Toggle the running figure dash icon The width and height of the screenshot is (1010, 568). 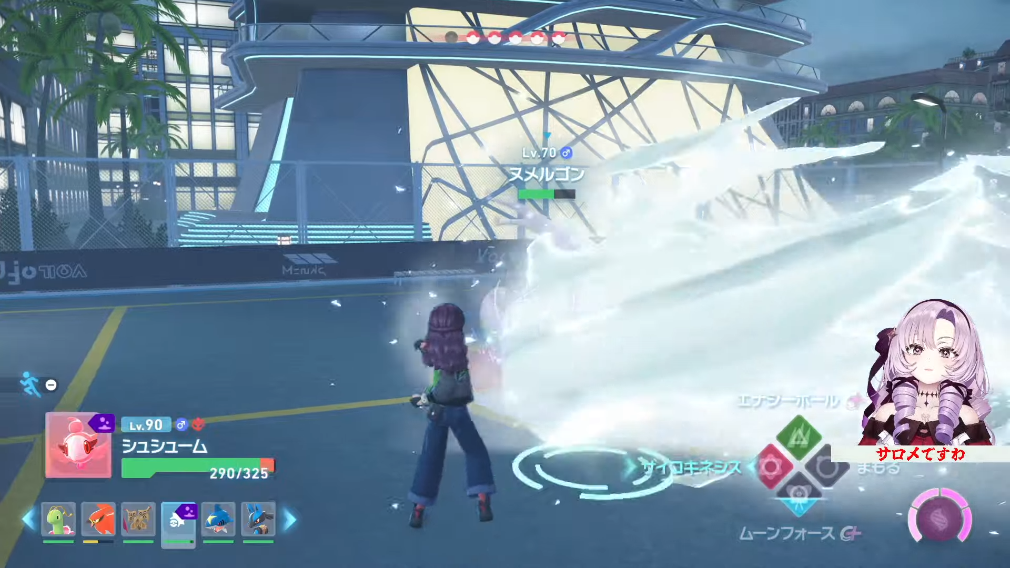click(x=30, y=383)
